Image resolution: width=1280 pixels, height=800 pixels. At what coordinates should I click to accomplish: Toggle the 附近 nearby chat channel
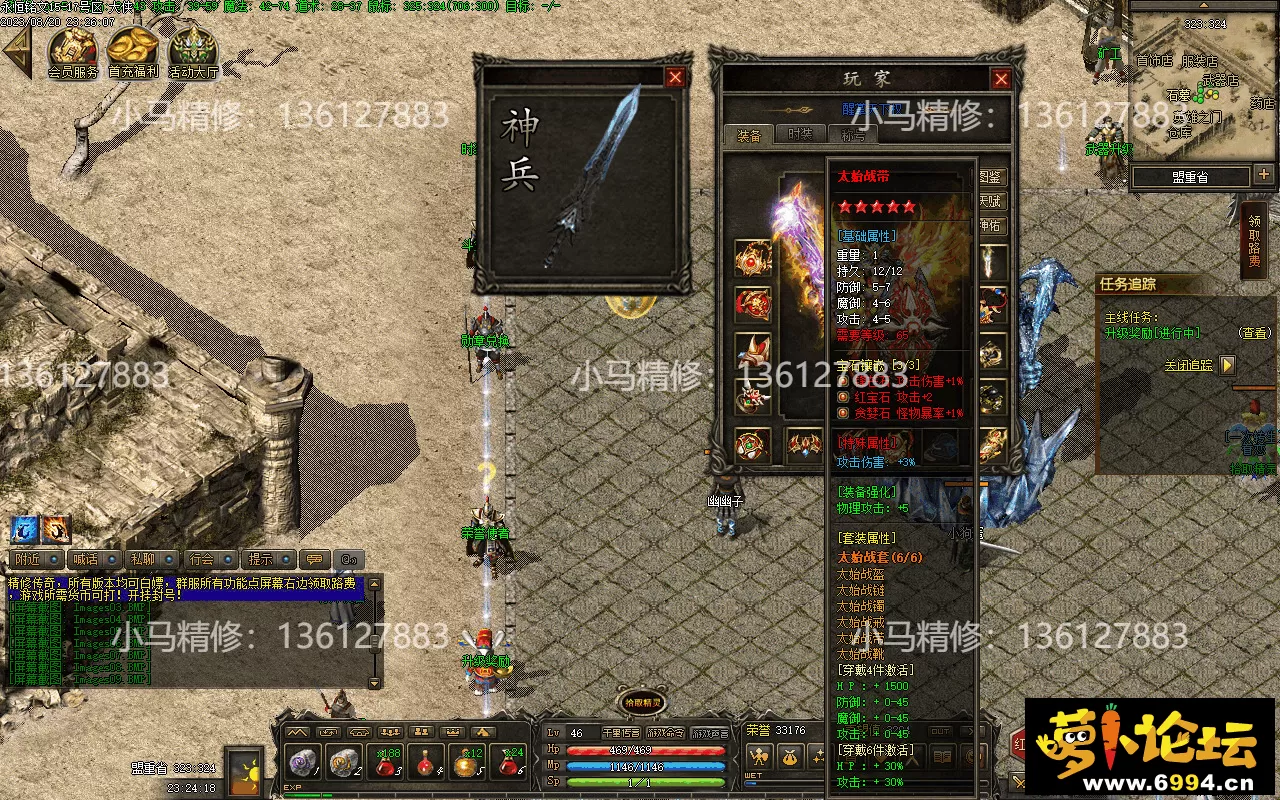[38, 559]
